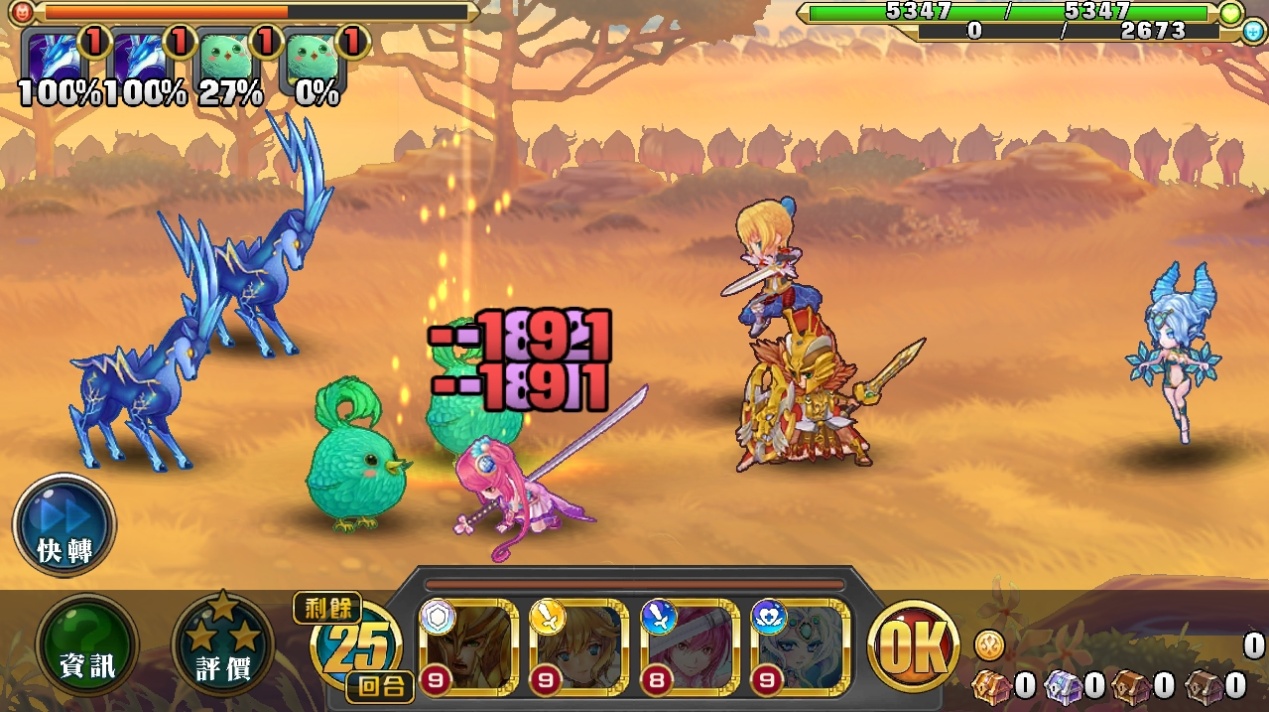
Task: Open the 資訊 info button
Action: 87,646
